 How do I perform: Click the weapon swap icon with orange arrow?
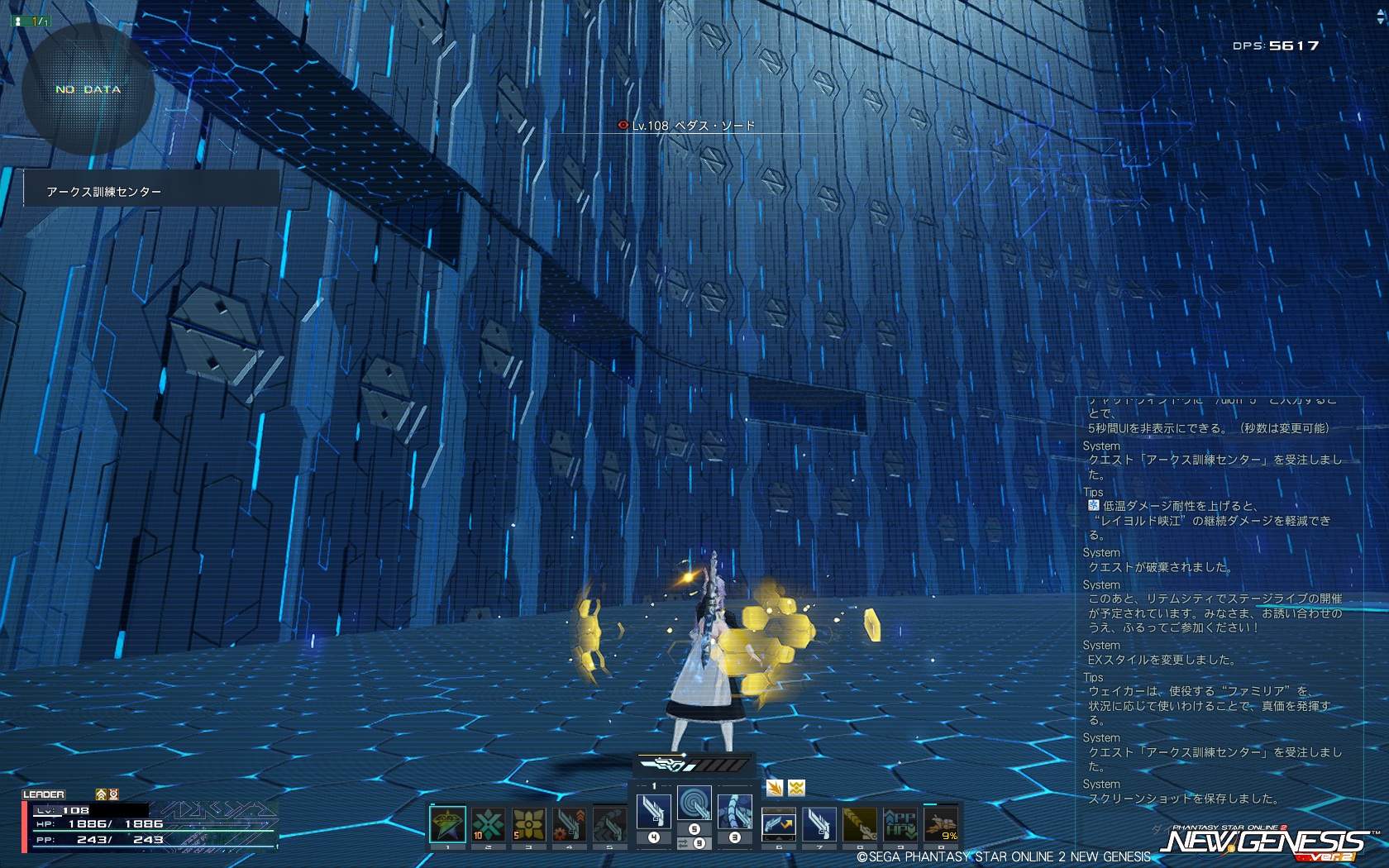[778, 824]
